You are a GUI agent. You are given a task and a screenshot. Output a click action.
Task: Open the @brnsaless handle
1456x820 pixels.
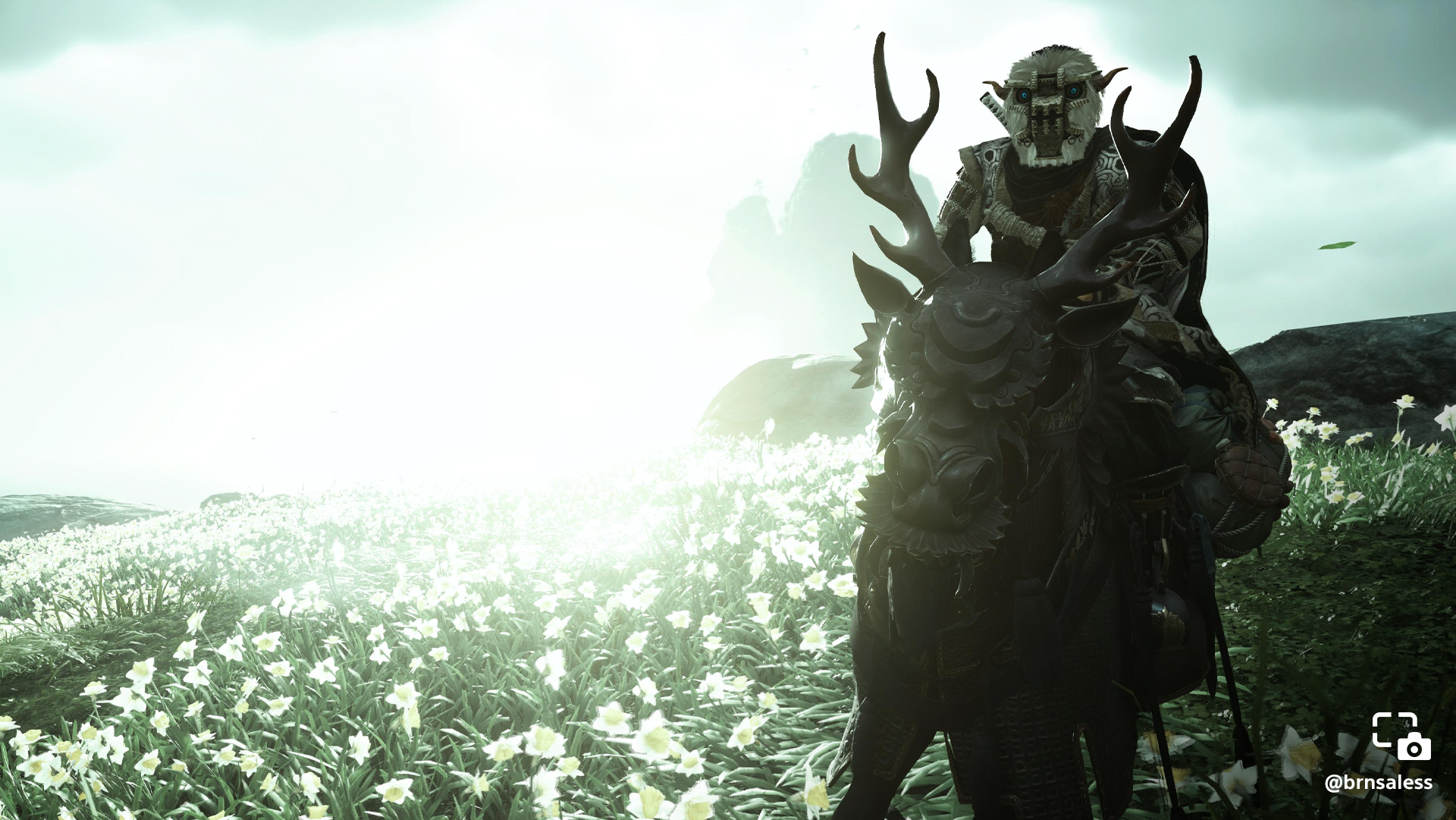[1378, 783]
